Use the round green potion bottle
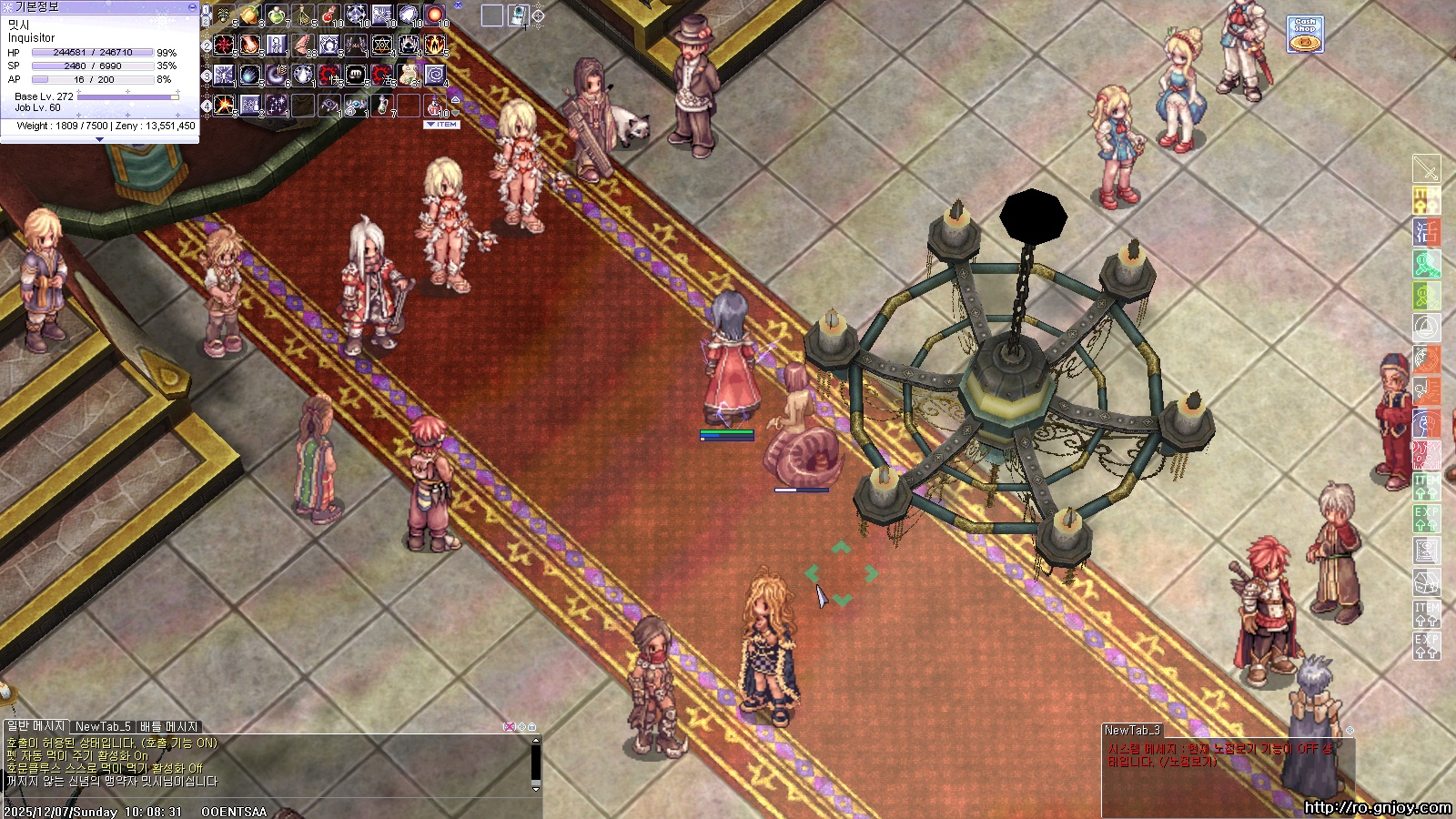1456x819 pixels. 277,15
